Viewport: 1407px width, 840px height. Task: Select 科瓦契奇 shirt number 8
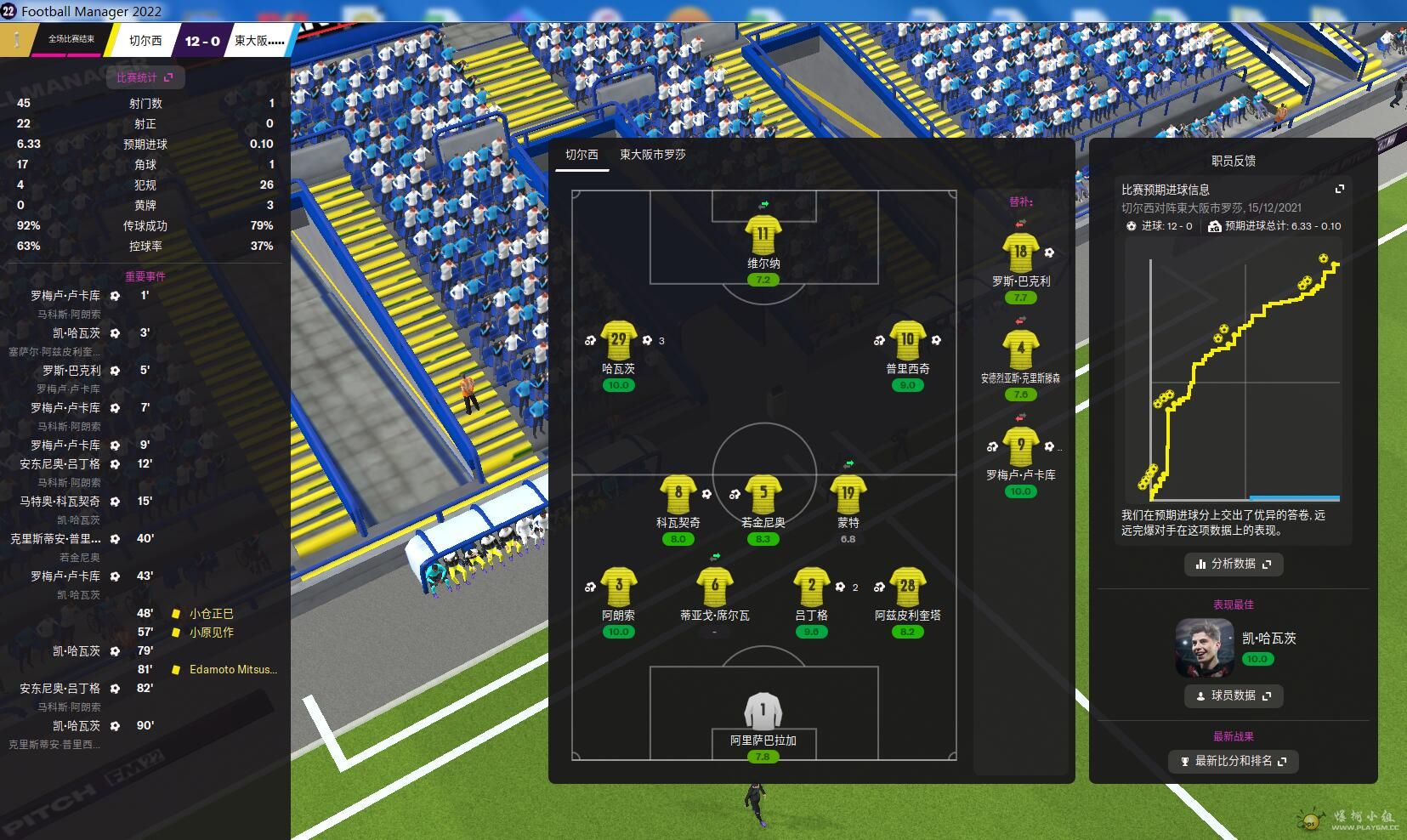coord(678,495)
